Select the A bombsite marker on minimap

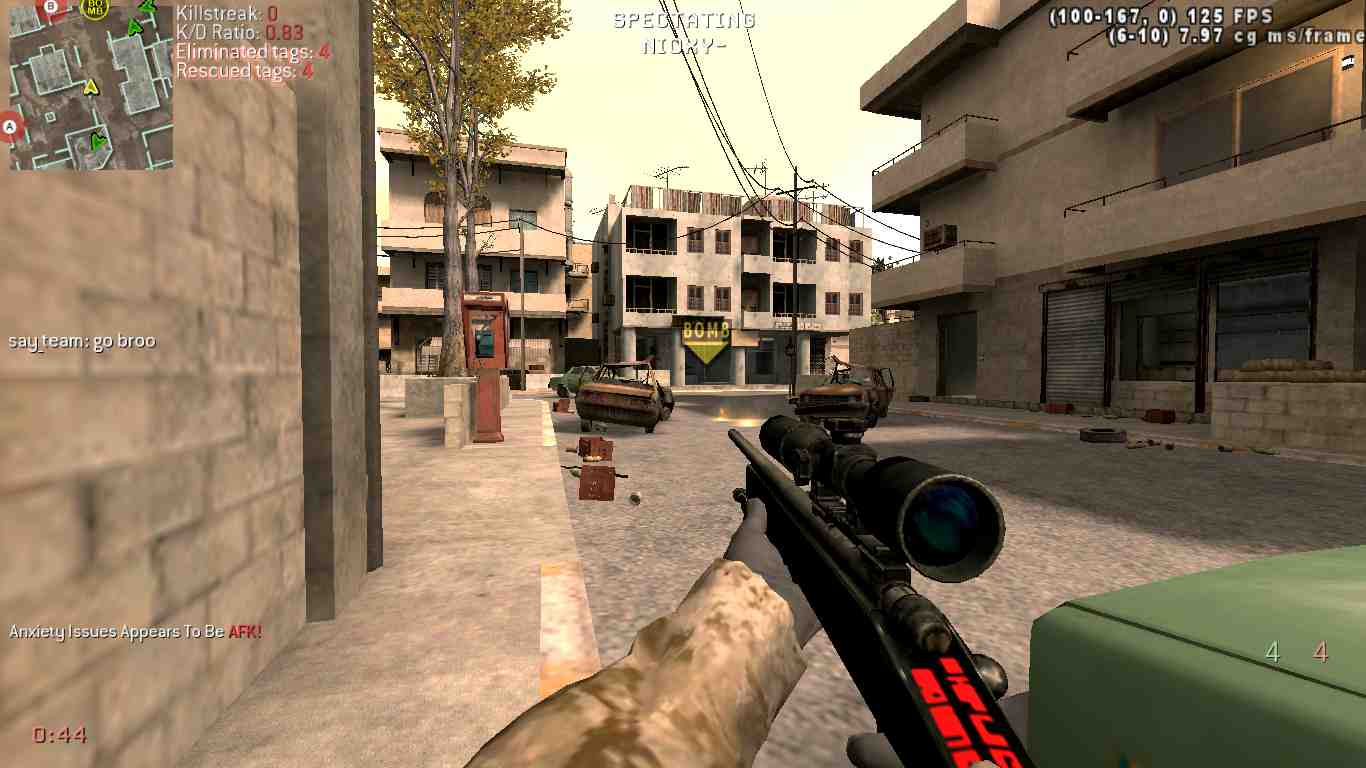11,127
